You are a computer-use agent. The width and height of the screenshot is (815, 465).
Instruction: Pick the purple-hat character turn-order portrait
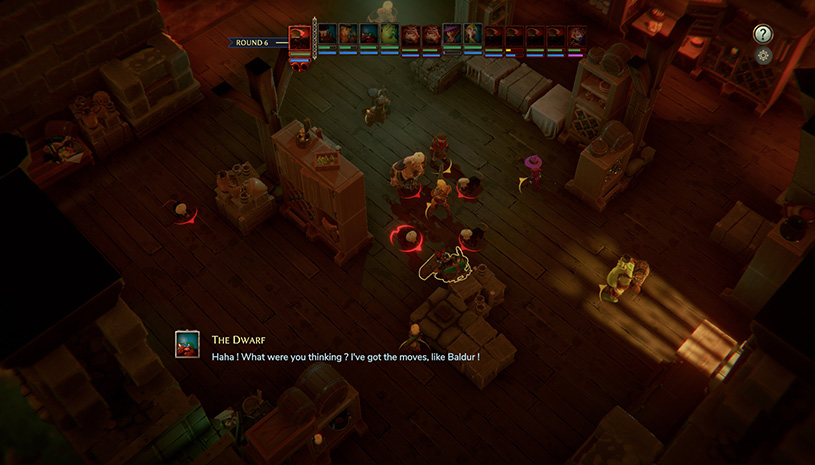[452, 34]
